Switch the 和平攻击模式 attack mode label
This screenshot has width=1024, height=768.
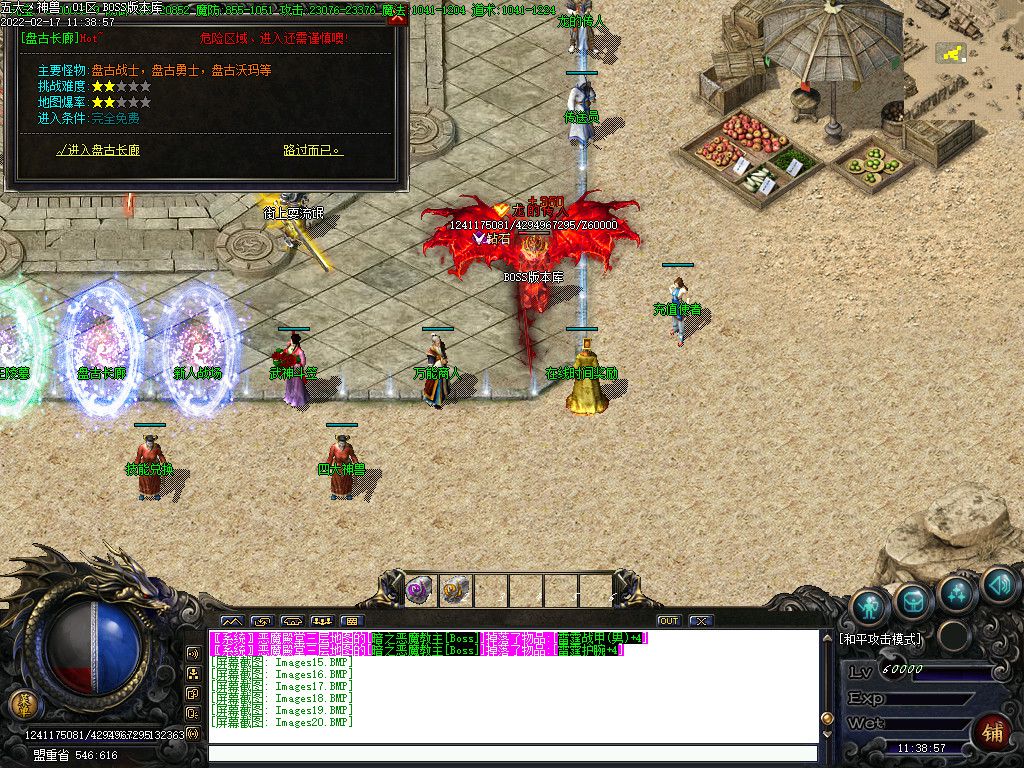coord(880,639)
